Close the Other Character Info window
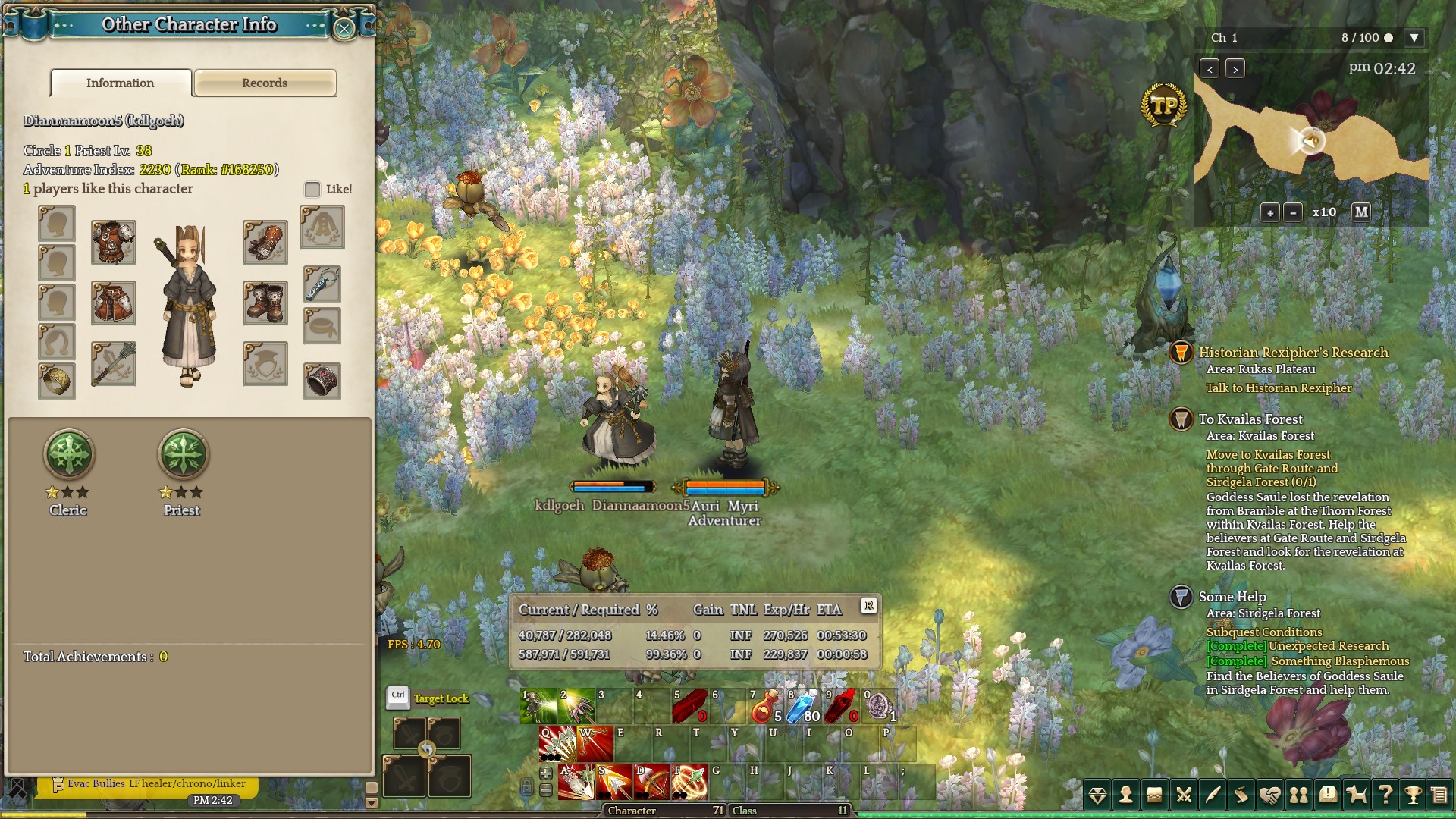The width and height of the screenshot is (1456, 819). [344, 29]
